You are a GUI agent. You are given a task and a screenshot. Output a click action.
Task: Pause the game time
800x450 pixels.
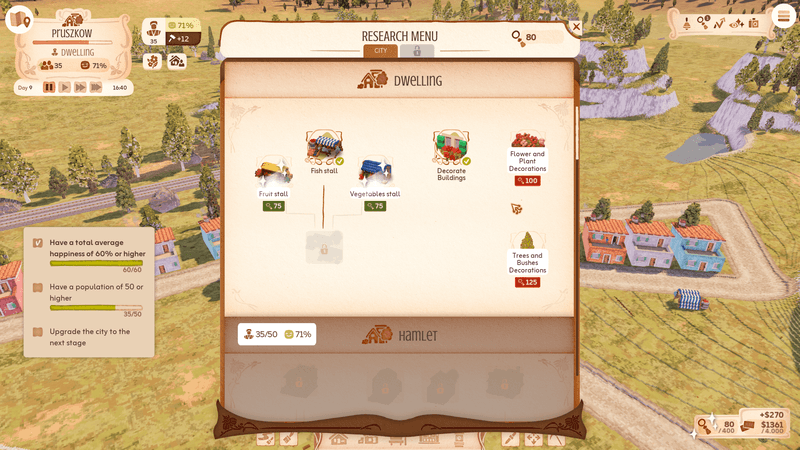49,88
